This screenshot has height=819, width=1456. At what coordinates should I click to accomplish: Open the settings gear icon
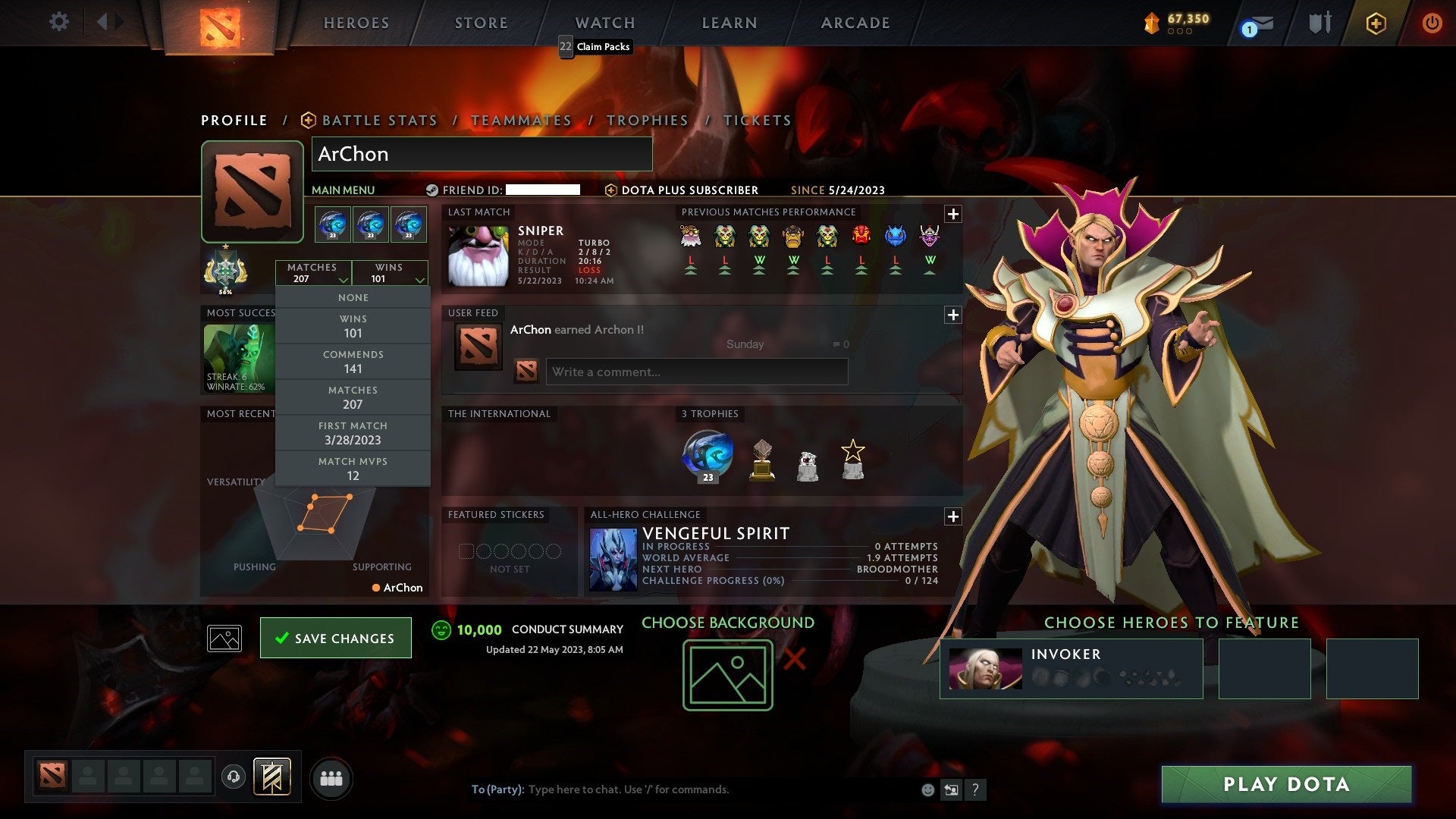coord(58,22)
